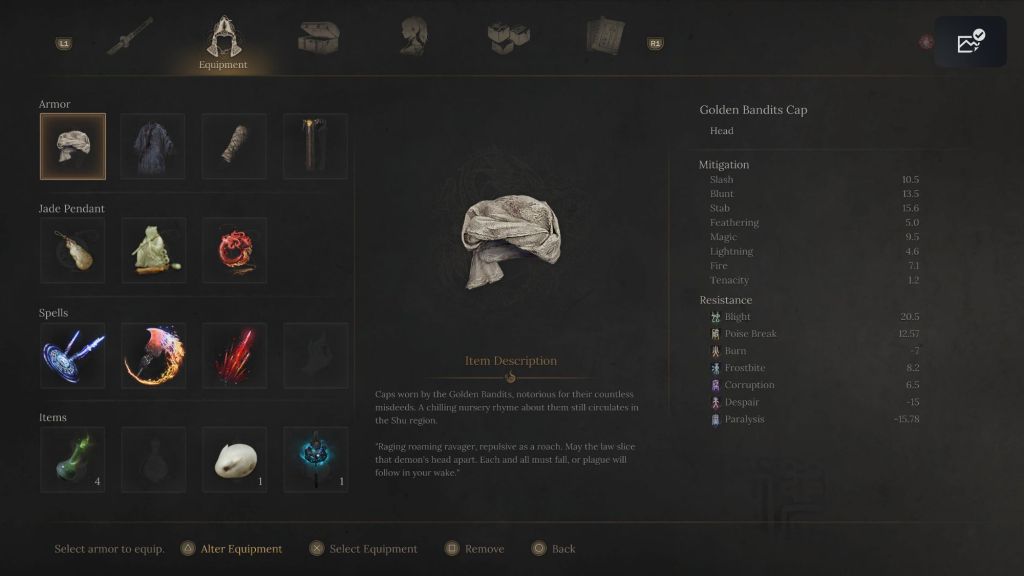Switch to the stacked boxes tab
1024x576 pixels.
coord(508,37)
